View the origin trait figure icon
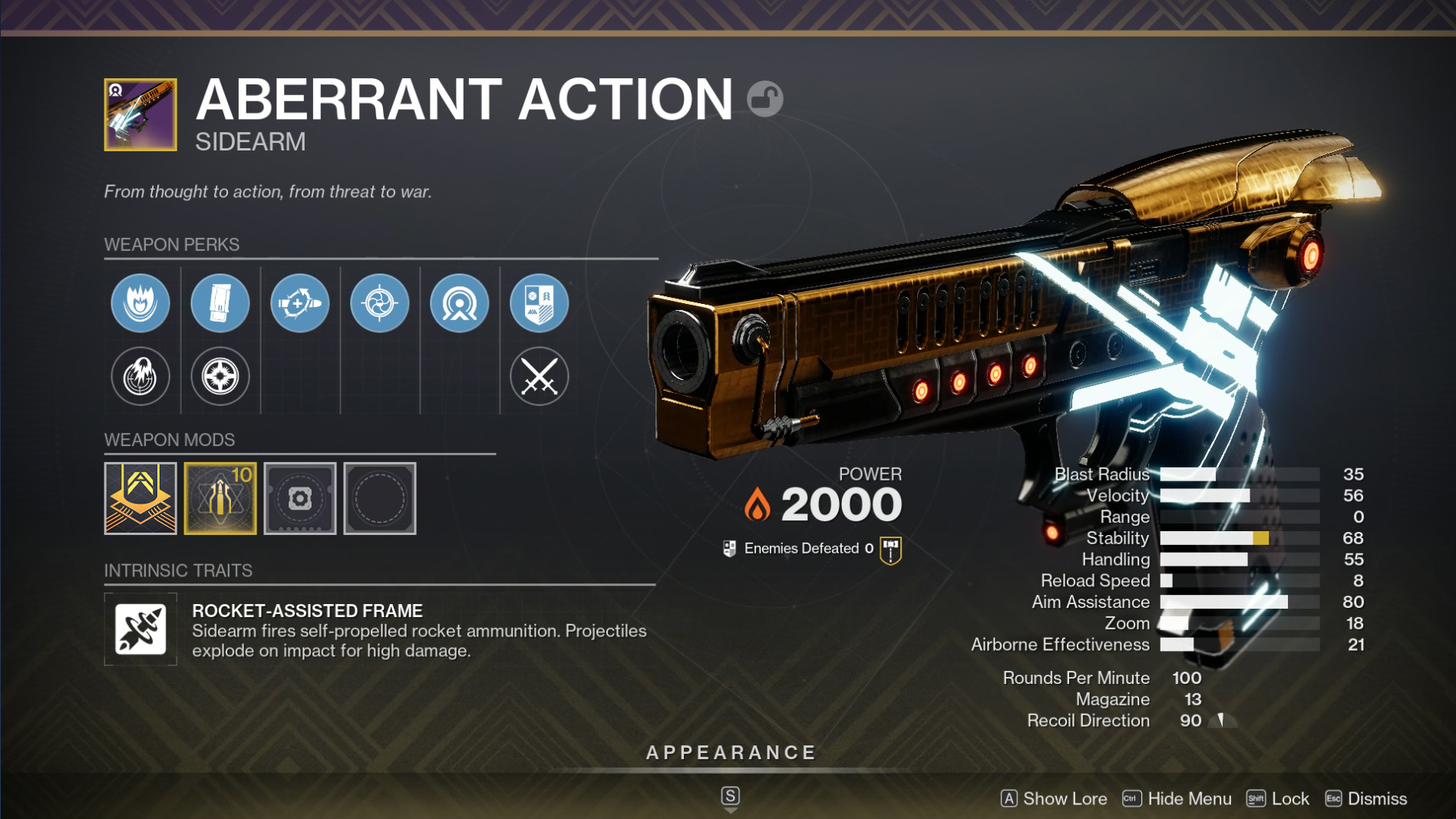Viewport: 1456px width, 819px height. 460,303
